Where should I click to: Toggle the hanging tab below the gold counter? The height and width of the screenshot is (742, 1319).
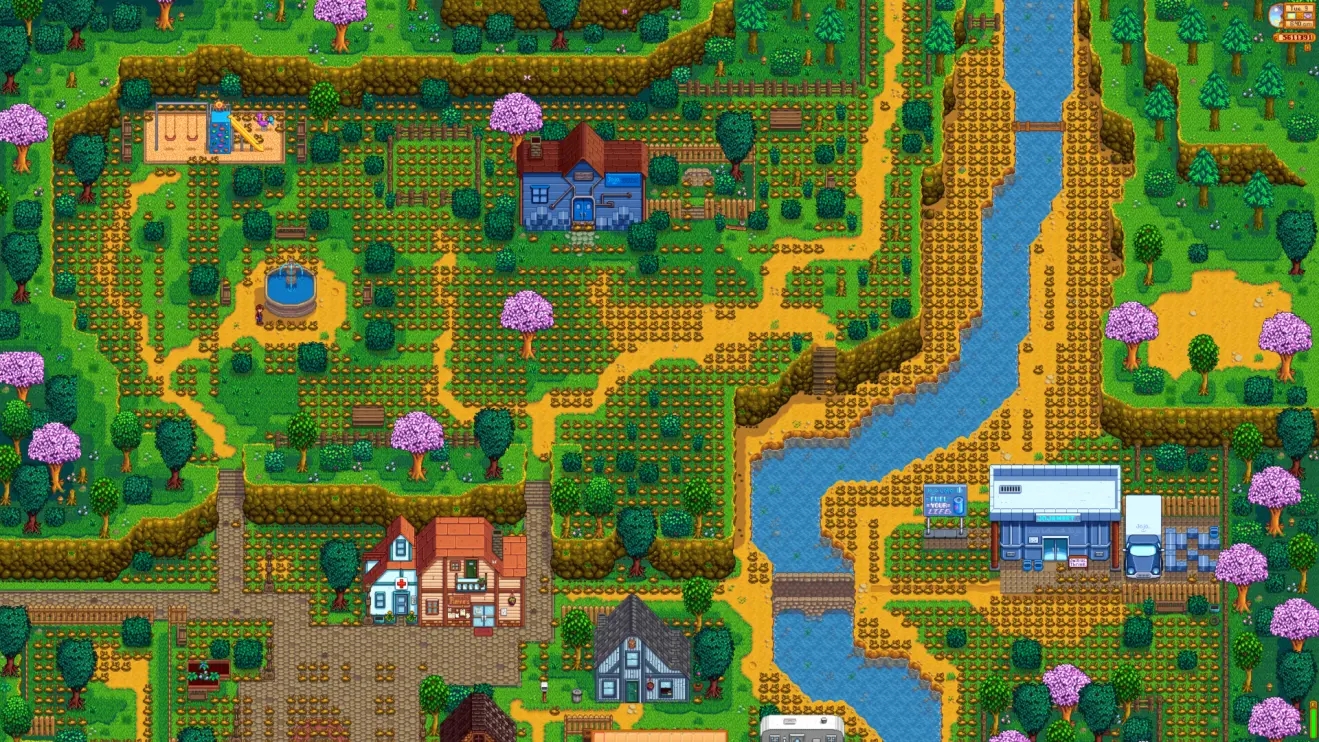click(x=1308, y=48)
